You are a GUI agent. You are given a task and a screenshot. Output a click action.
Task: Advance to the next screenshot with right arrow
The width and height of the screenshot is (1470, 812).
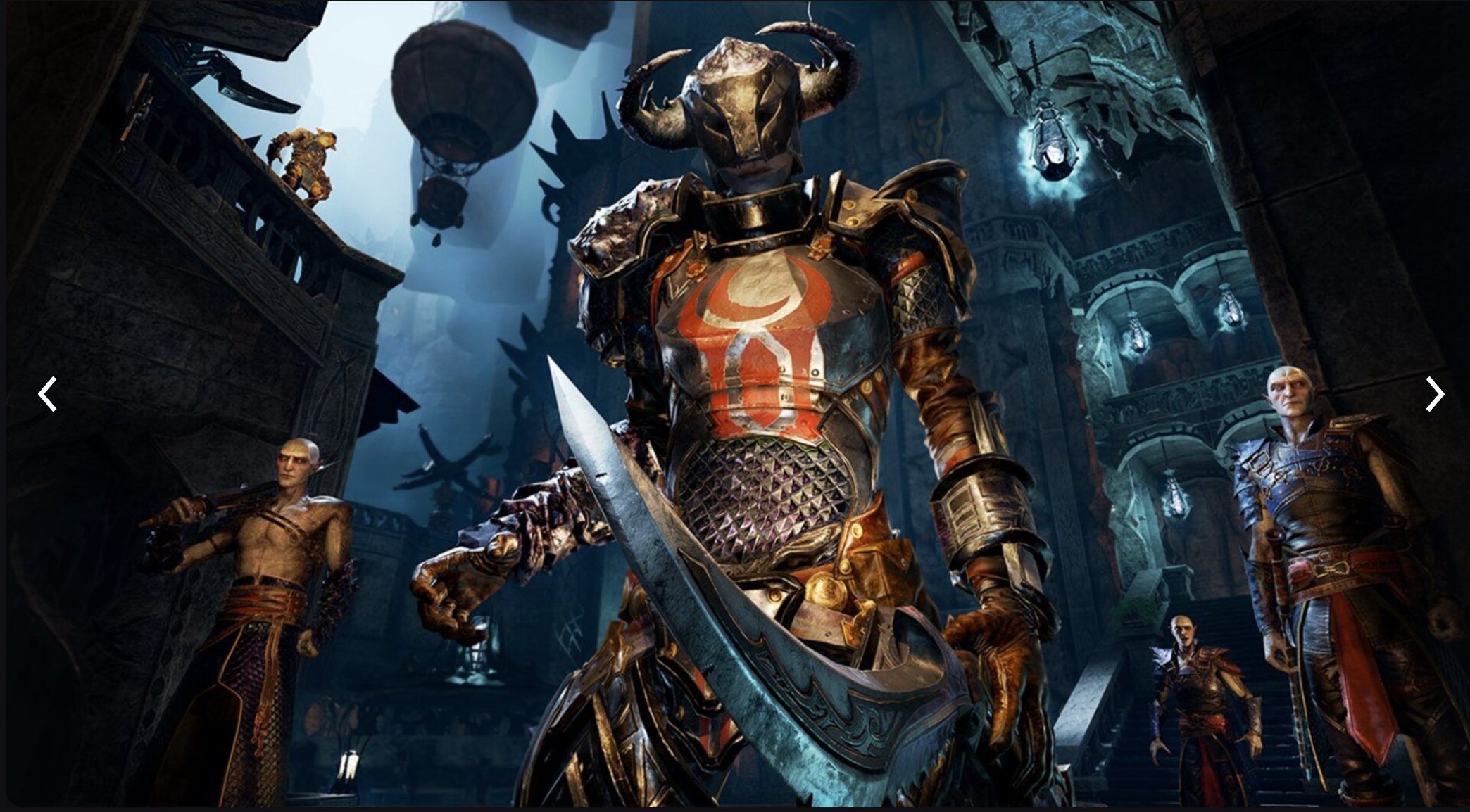1434,394
